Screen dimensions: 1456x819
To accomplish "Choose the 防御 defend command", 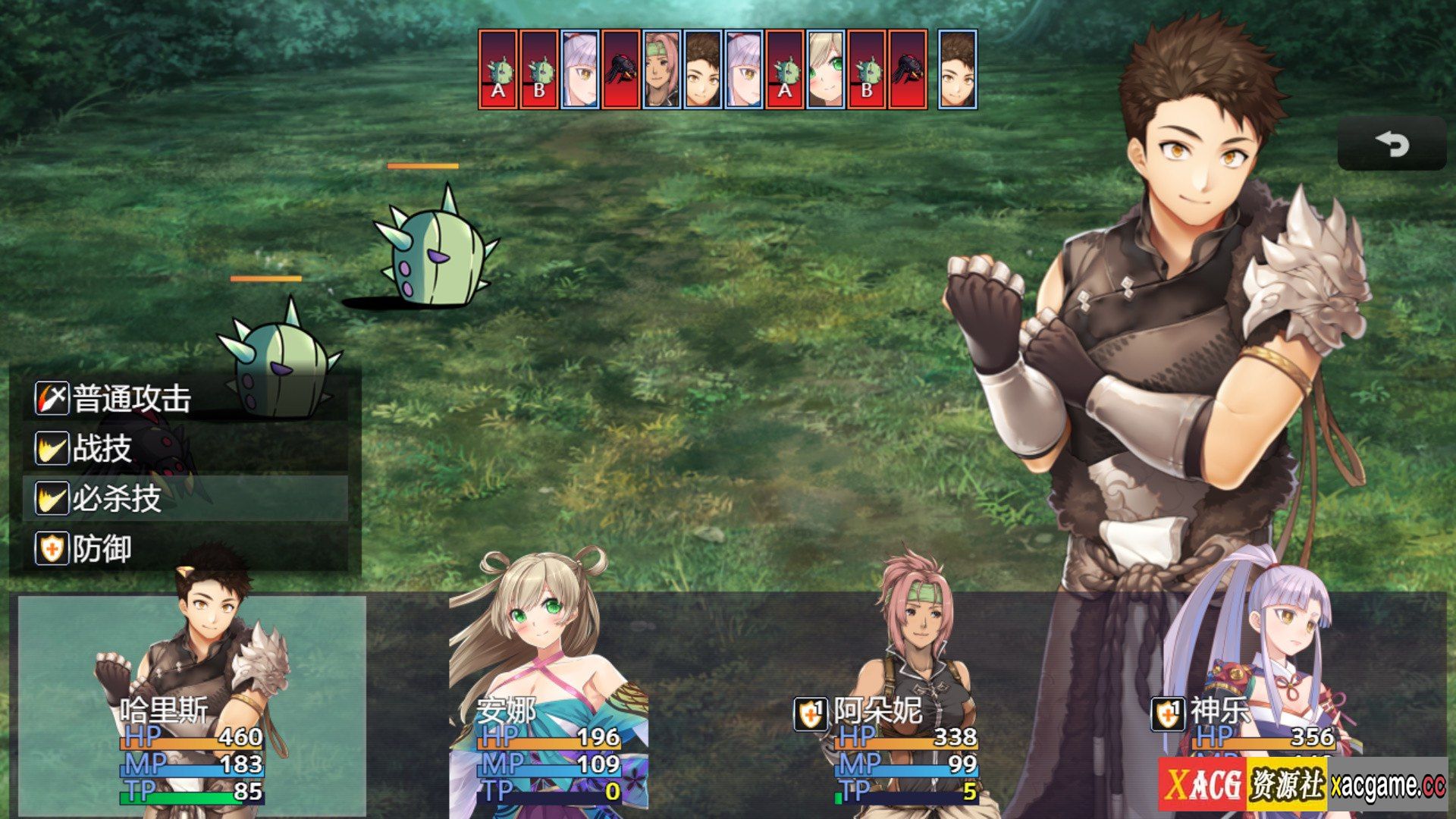I will pyautogui.click(x=186, y=548).
